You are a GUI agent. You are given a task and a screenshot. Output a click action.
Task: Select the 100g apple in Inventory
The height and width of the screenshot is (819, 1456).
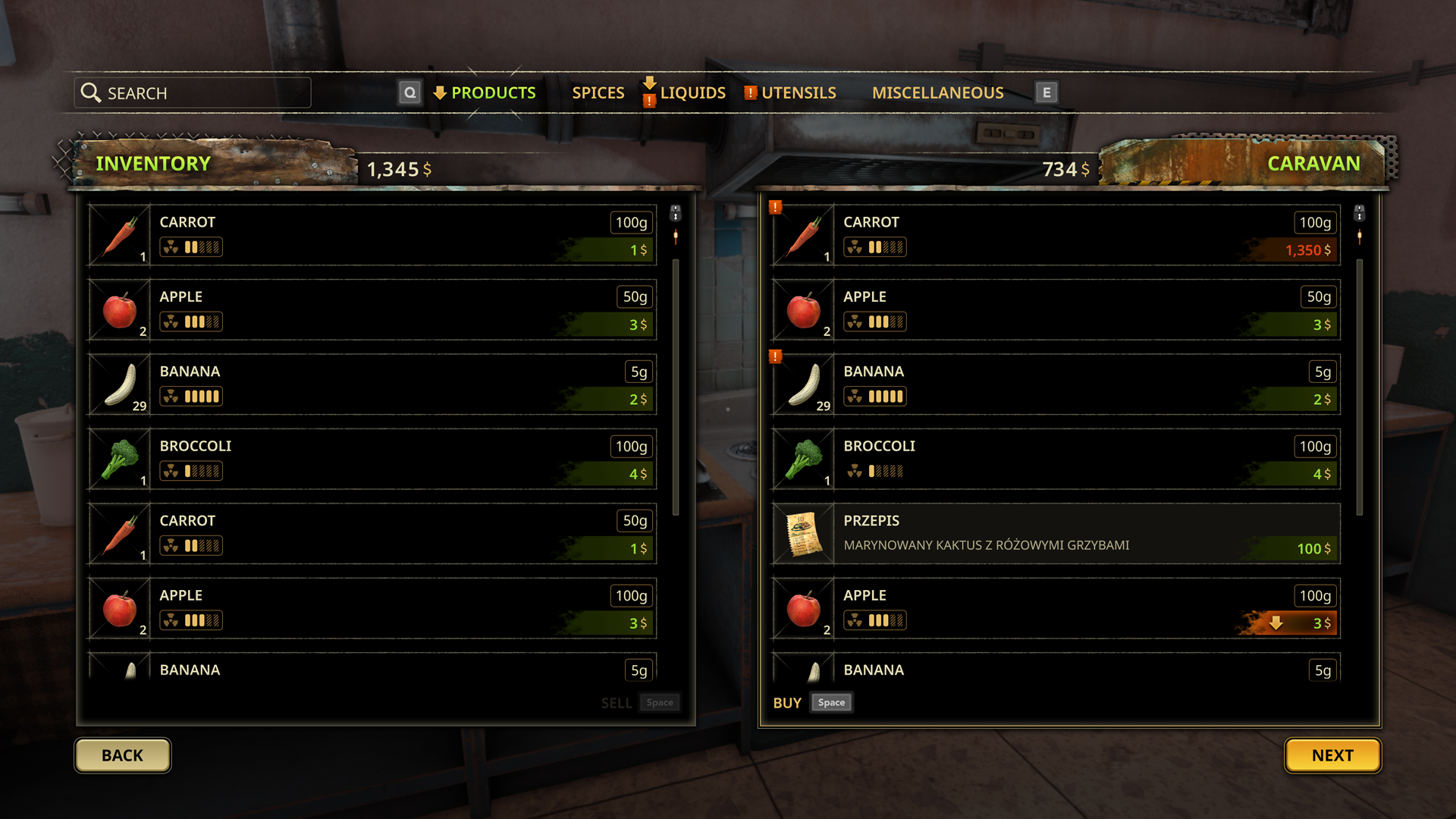tap(372, 608)
